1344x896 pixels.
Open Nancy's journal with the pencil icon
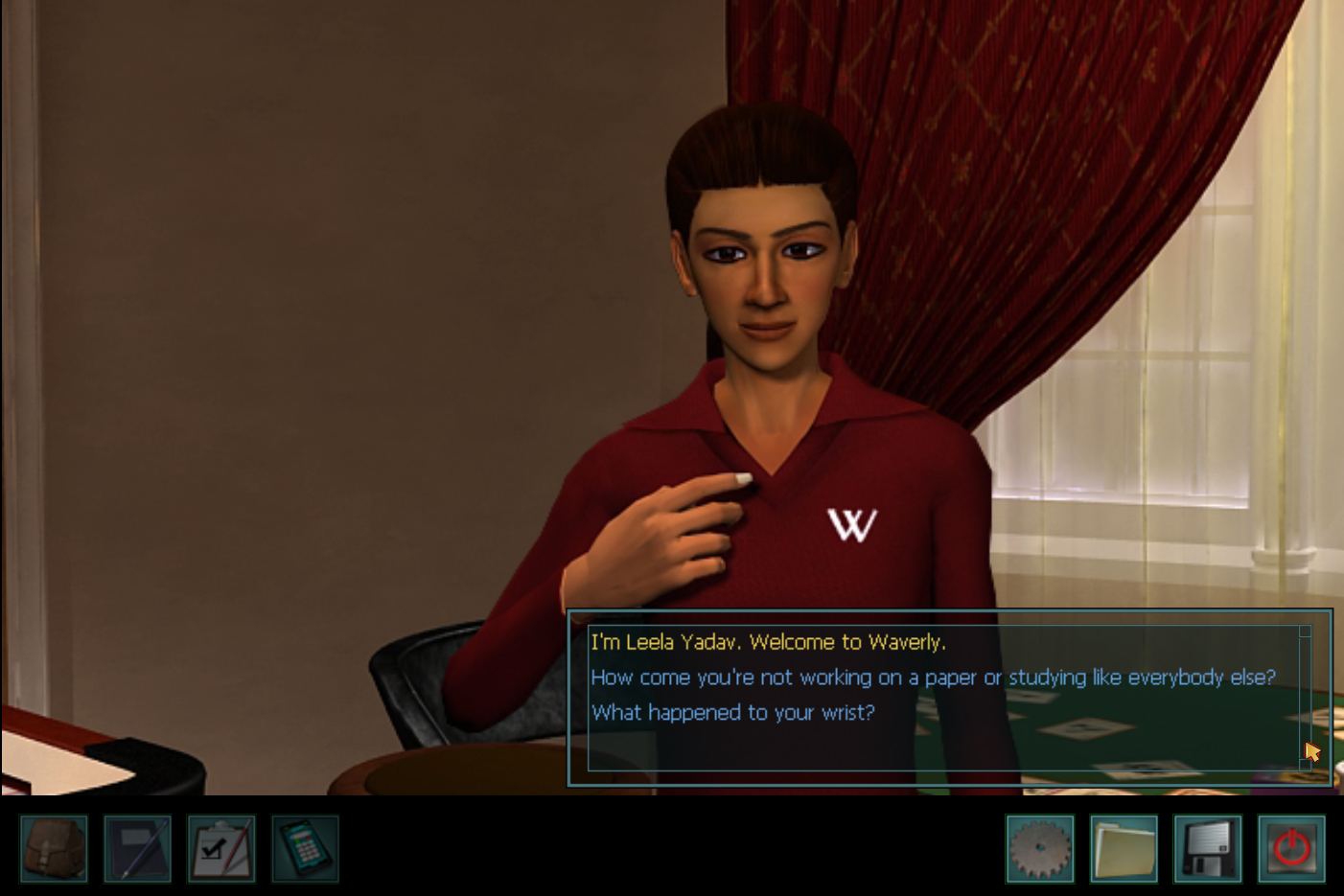137,848
